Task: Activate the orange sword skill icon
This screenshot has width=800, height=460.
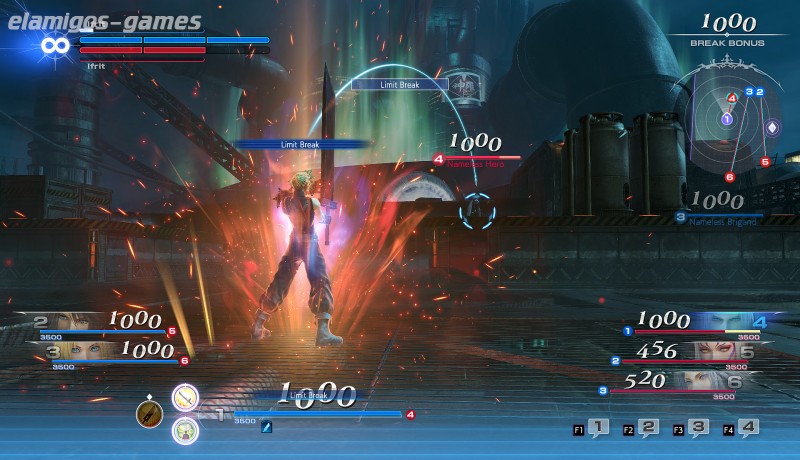Action: coord(149,413)
